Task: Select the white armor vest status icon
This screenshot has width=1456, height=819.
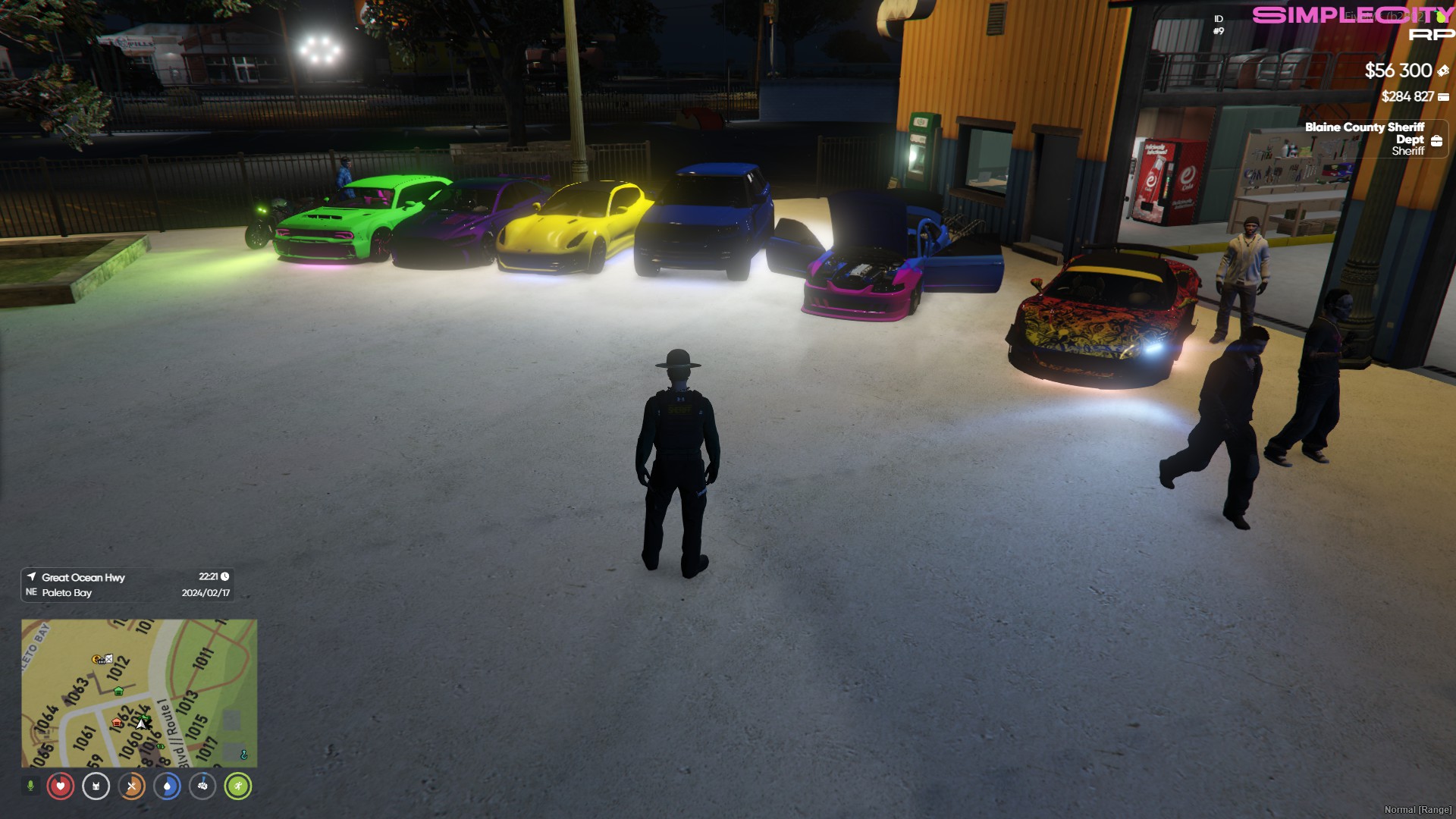Action: (x=96, y=786)
